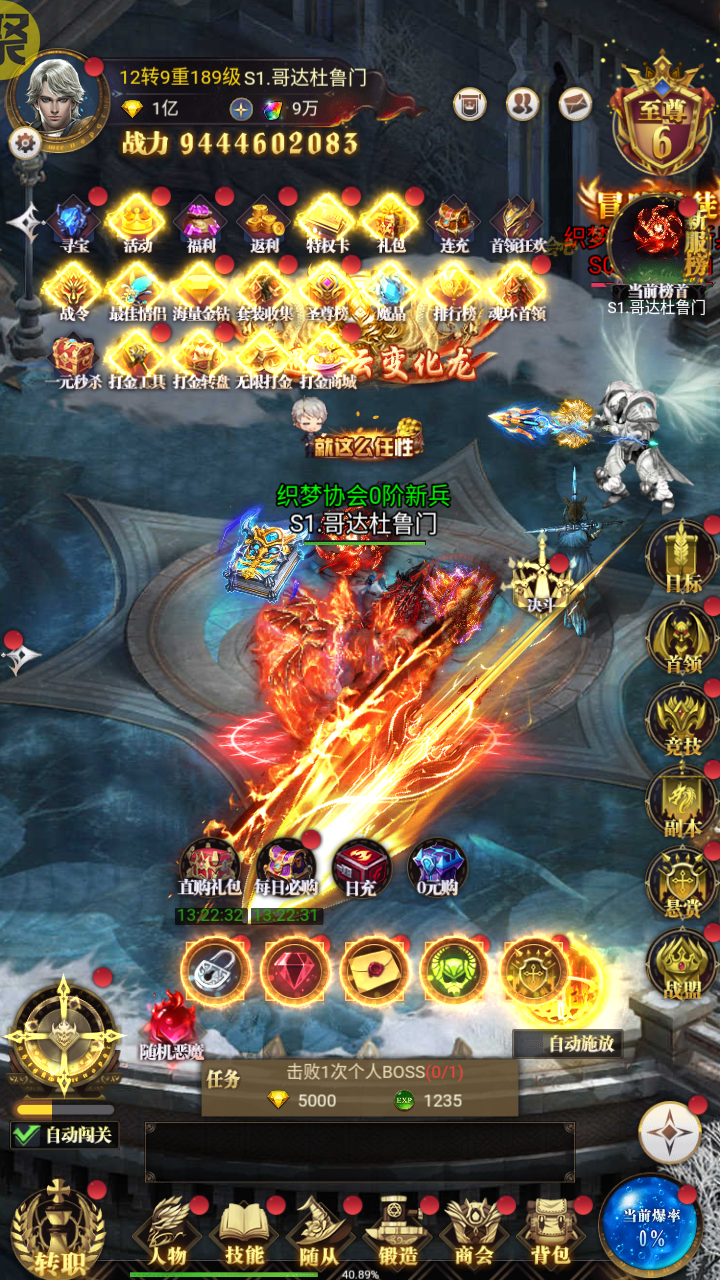Screen dimensions: 720x1280
Task: Open the 每日必购 daily purchase chest
Action: (x=286, y=866)
